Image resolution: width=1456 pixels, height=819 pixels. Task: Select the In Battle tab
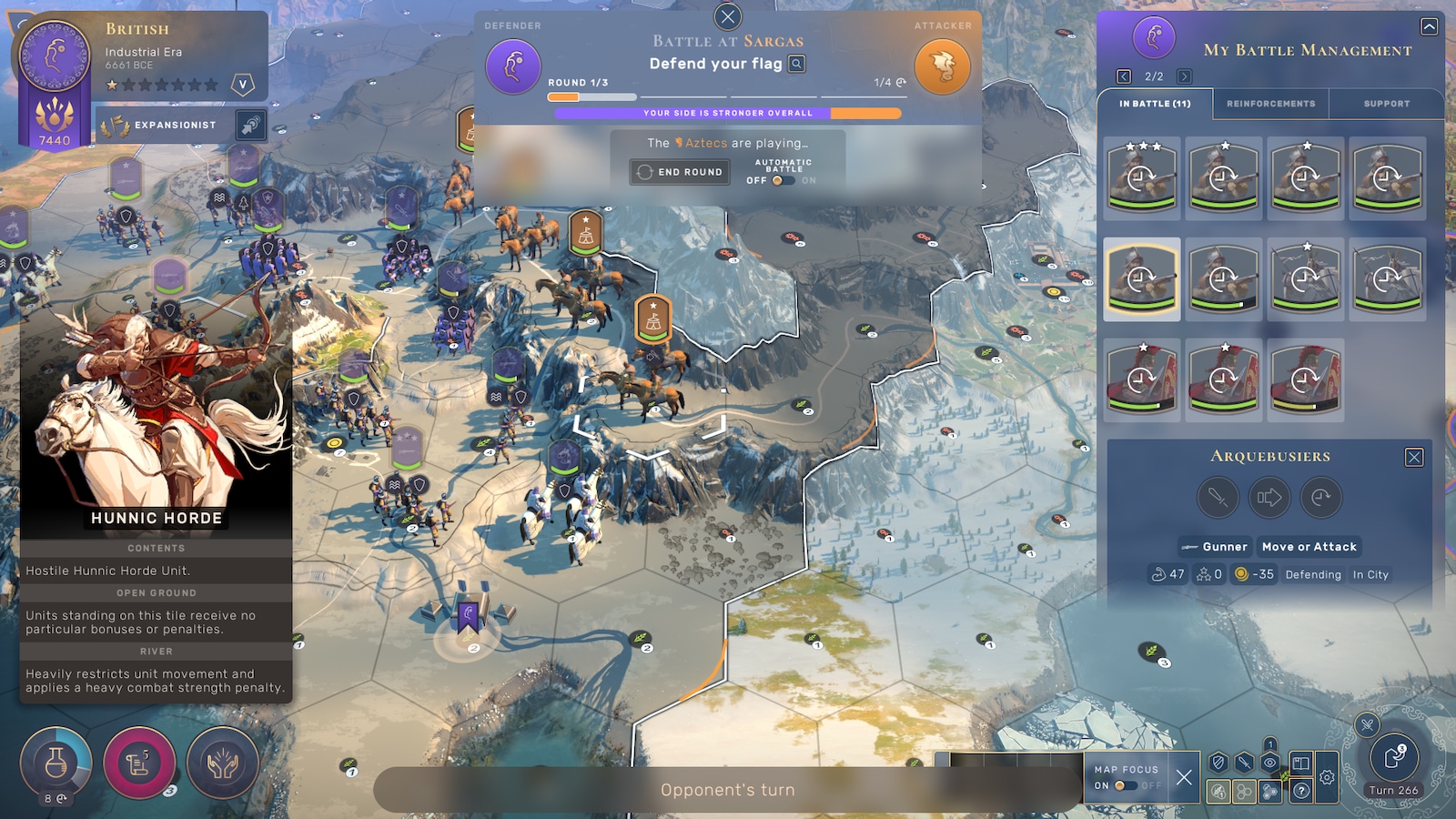1155,104
